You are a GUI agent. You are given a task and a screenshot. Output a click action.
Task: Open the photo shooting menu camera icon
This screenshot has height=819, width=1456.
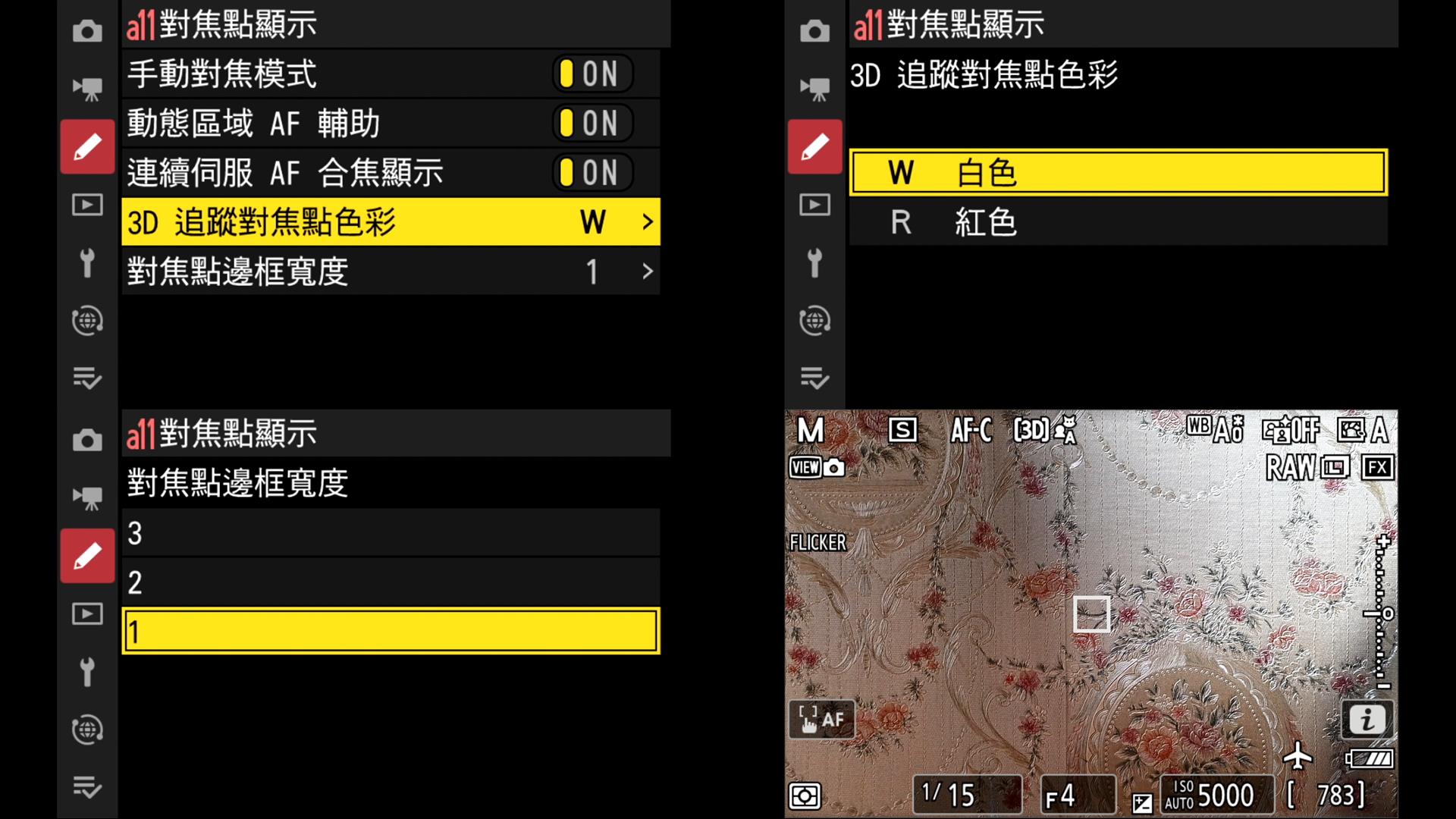pos(87,30)
